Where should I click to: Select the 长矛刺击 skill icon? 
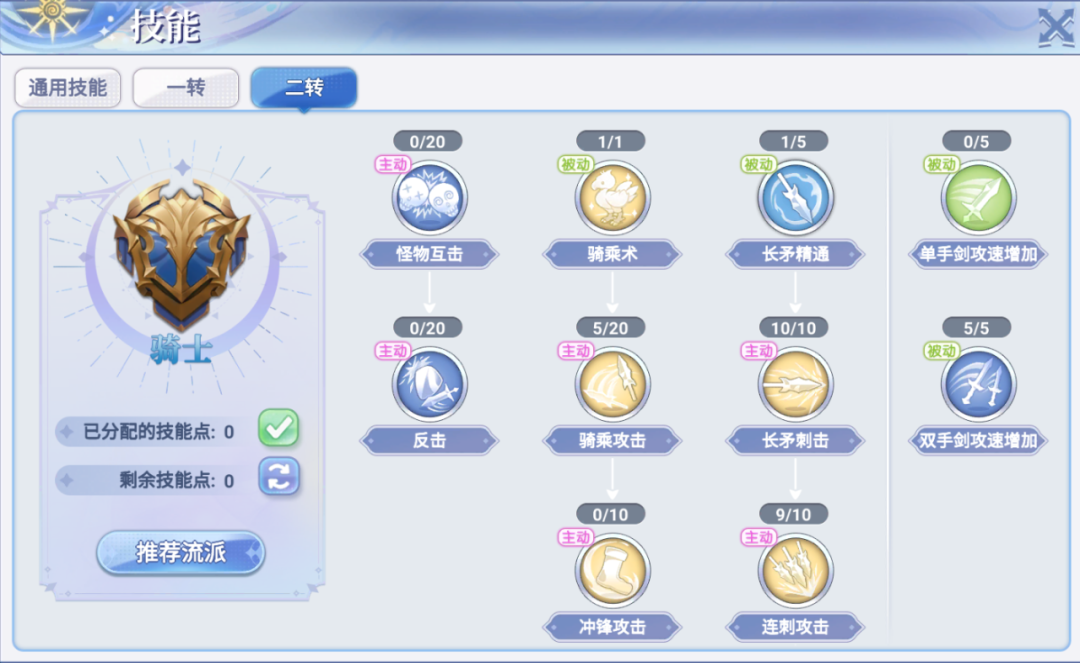pos(795,384)
